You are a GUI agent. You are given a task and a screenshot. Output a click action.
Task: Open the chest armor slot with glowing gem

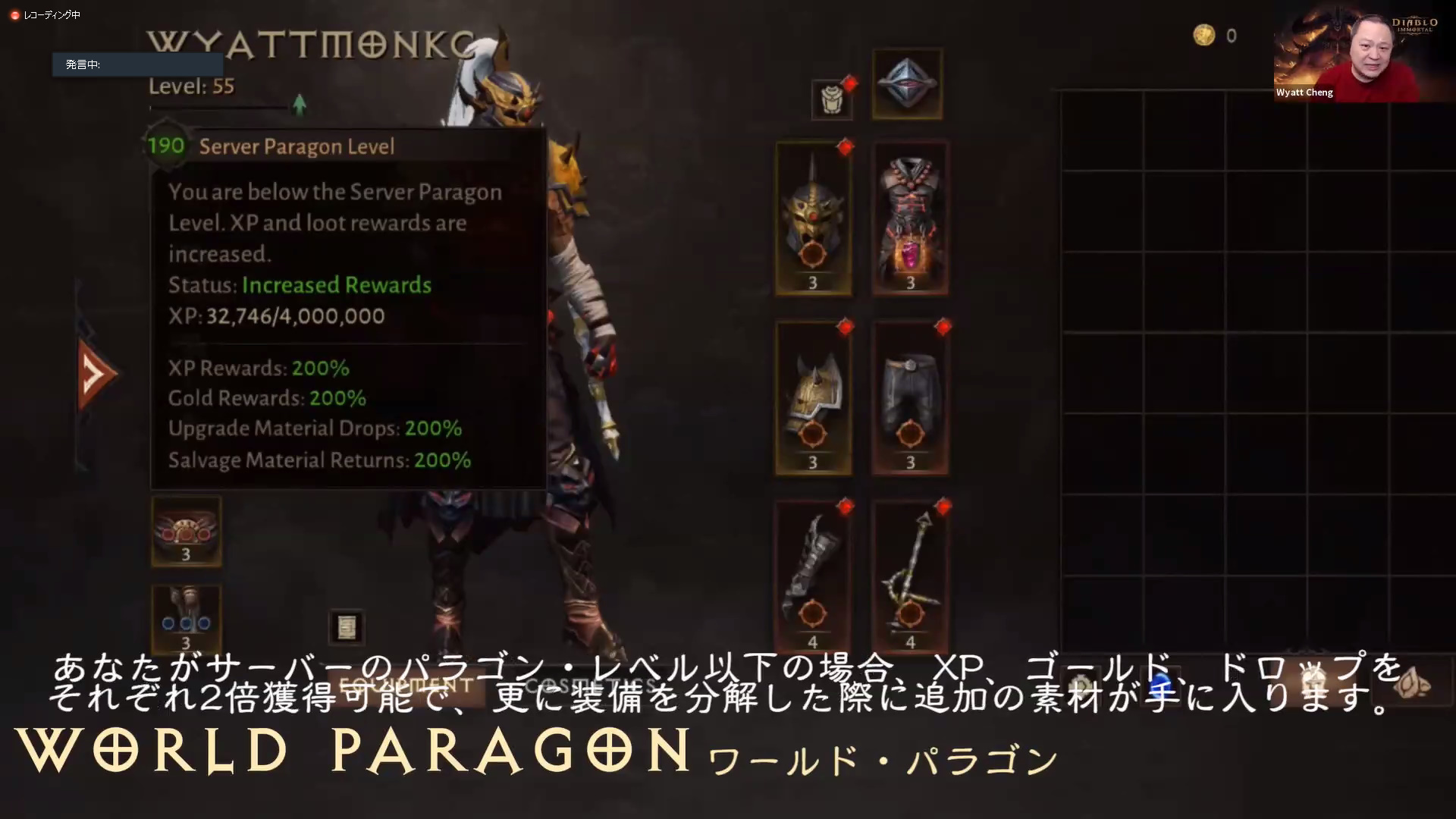[909, 218]
